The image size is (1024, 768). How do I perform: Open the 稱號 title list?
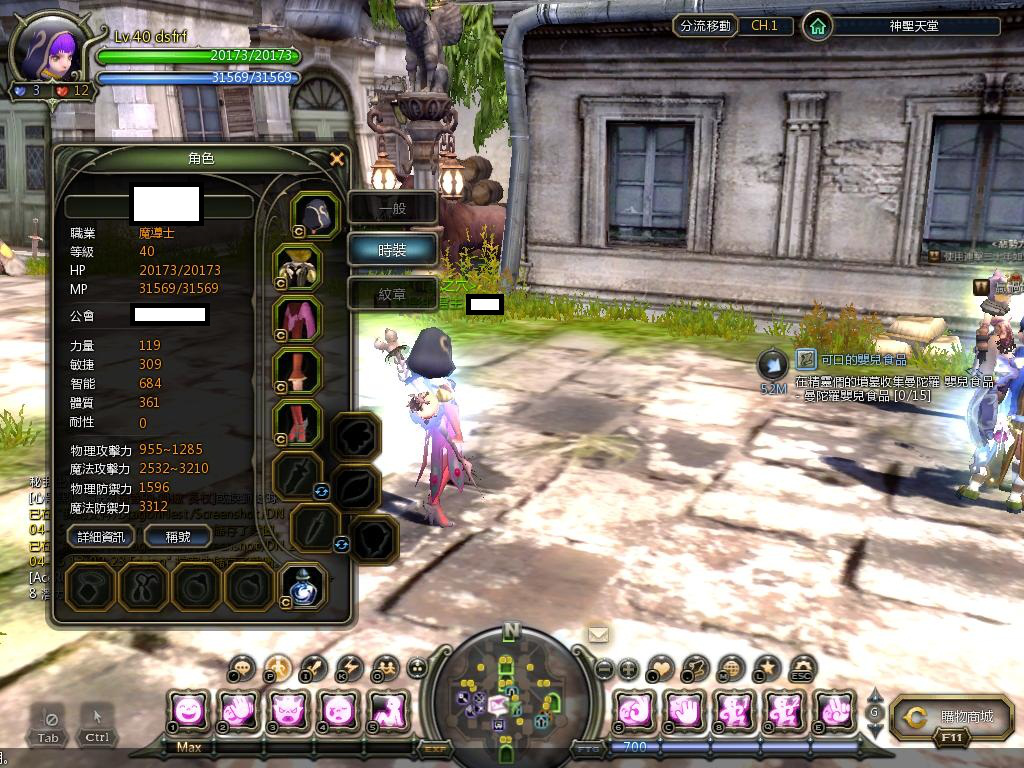[177, 537]
